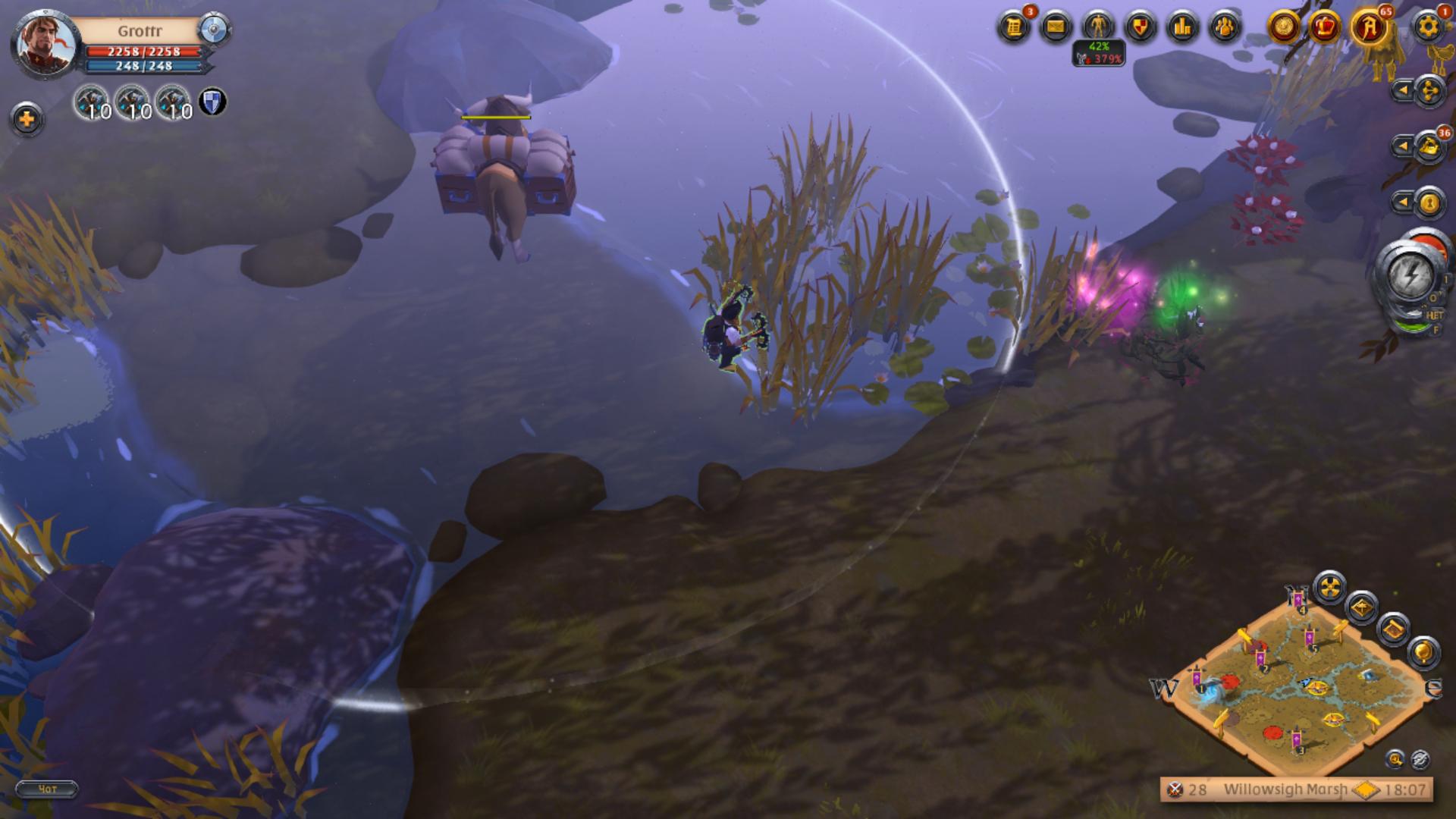Select the blue checkered shield buff icon
Screen dimensions: 1456x819
coord(212,102)
